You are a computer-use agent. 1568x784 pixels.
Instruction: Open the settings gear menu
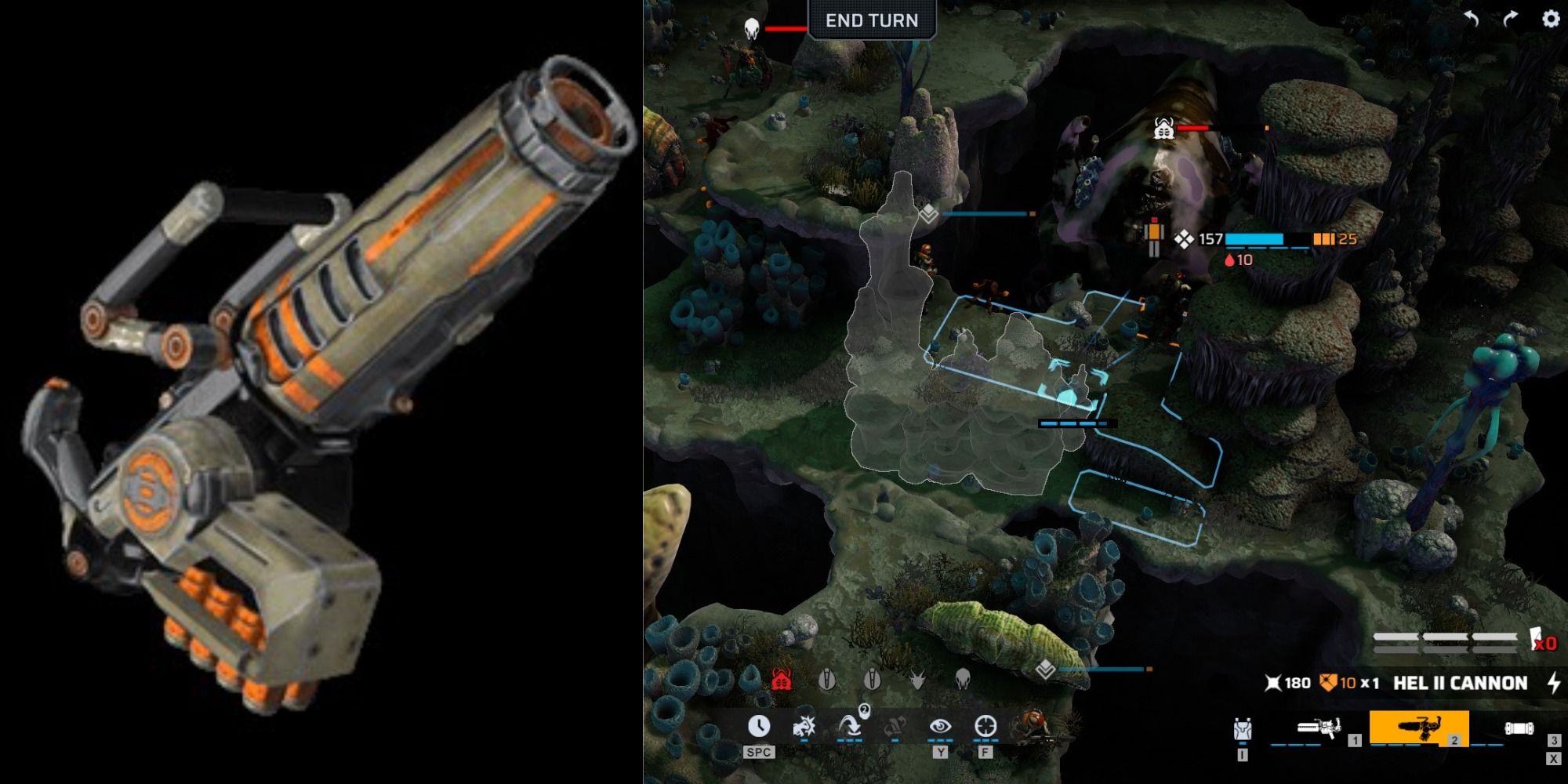(1551, 18)
